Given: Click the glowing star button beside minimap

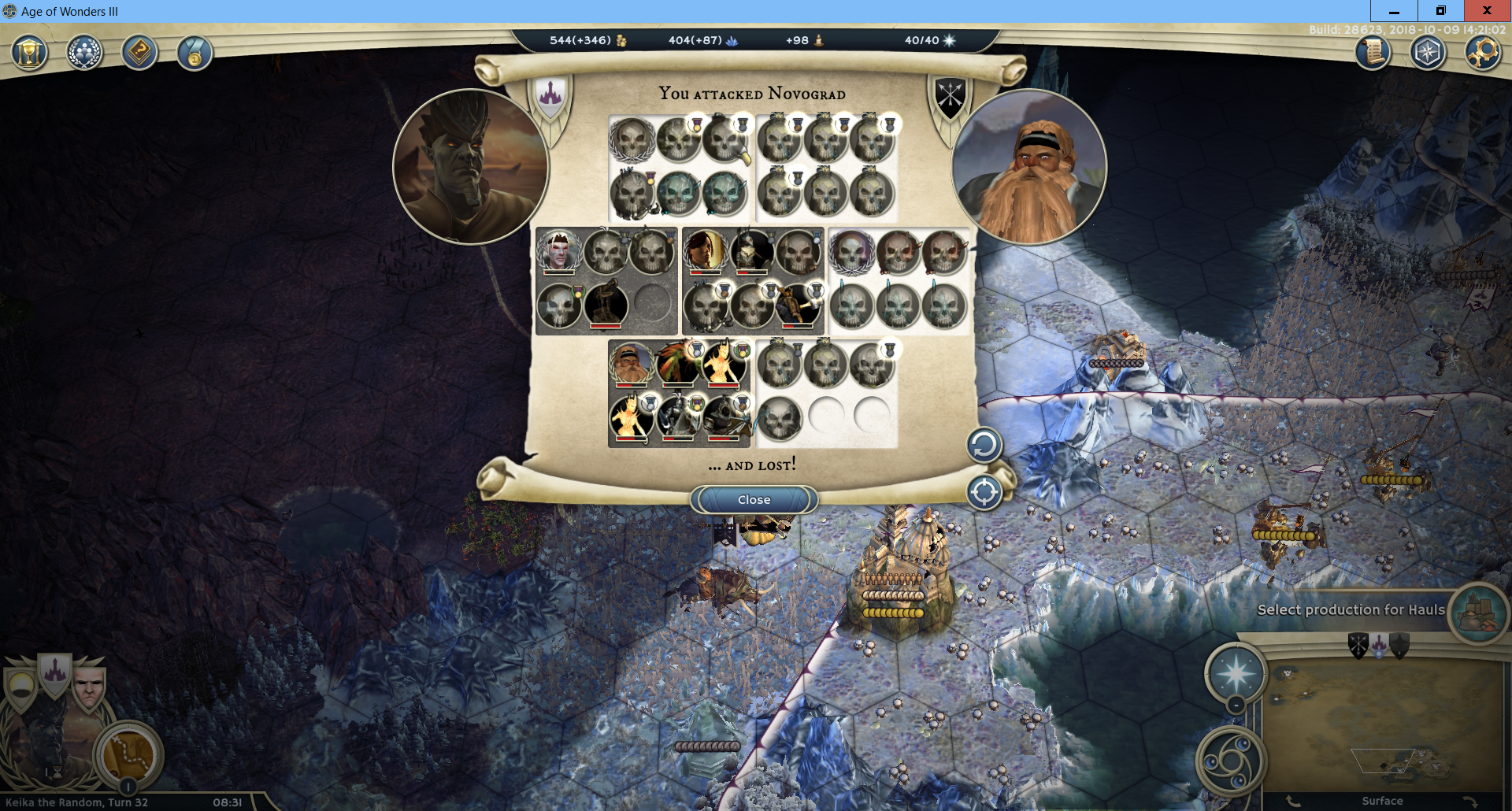Looking at the screenshot, I should [1236, 673].
